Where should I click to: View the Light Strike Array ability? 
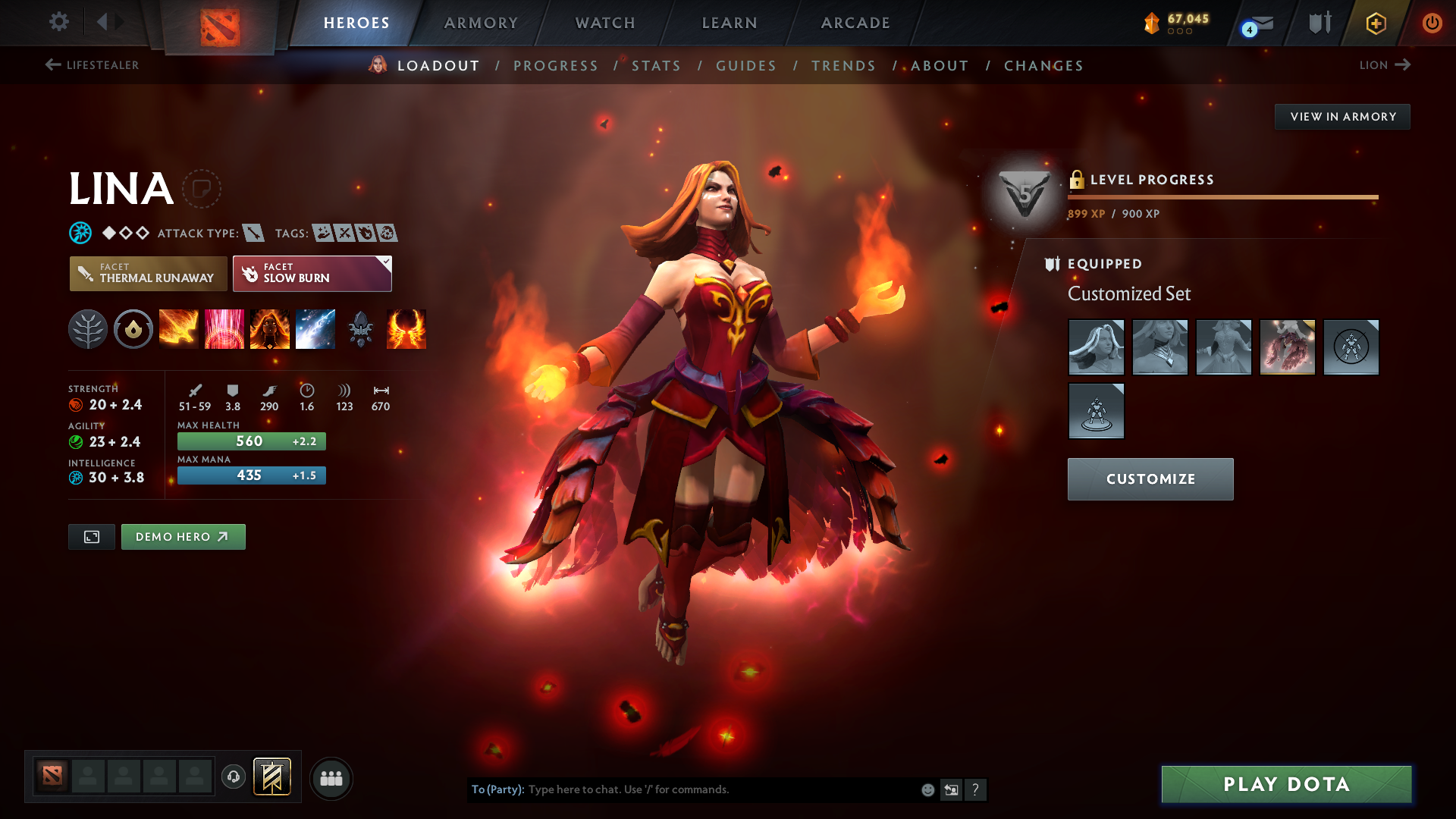(224, 328)
